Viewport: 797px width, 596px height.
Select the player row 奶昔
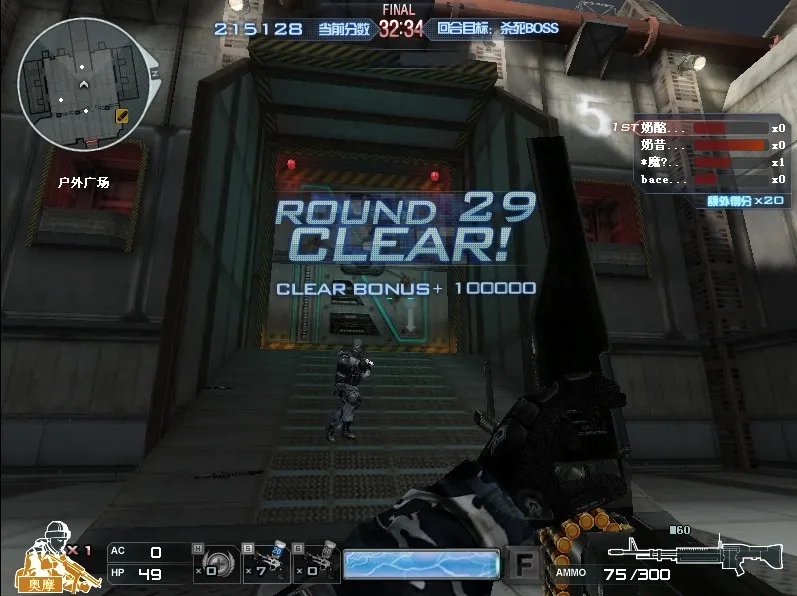click(x=700, y=146)
